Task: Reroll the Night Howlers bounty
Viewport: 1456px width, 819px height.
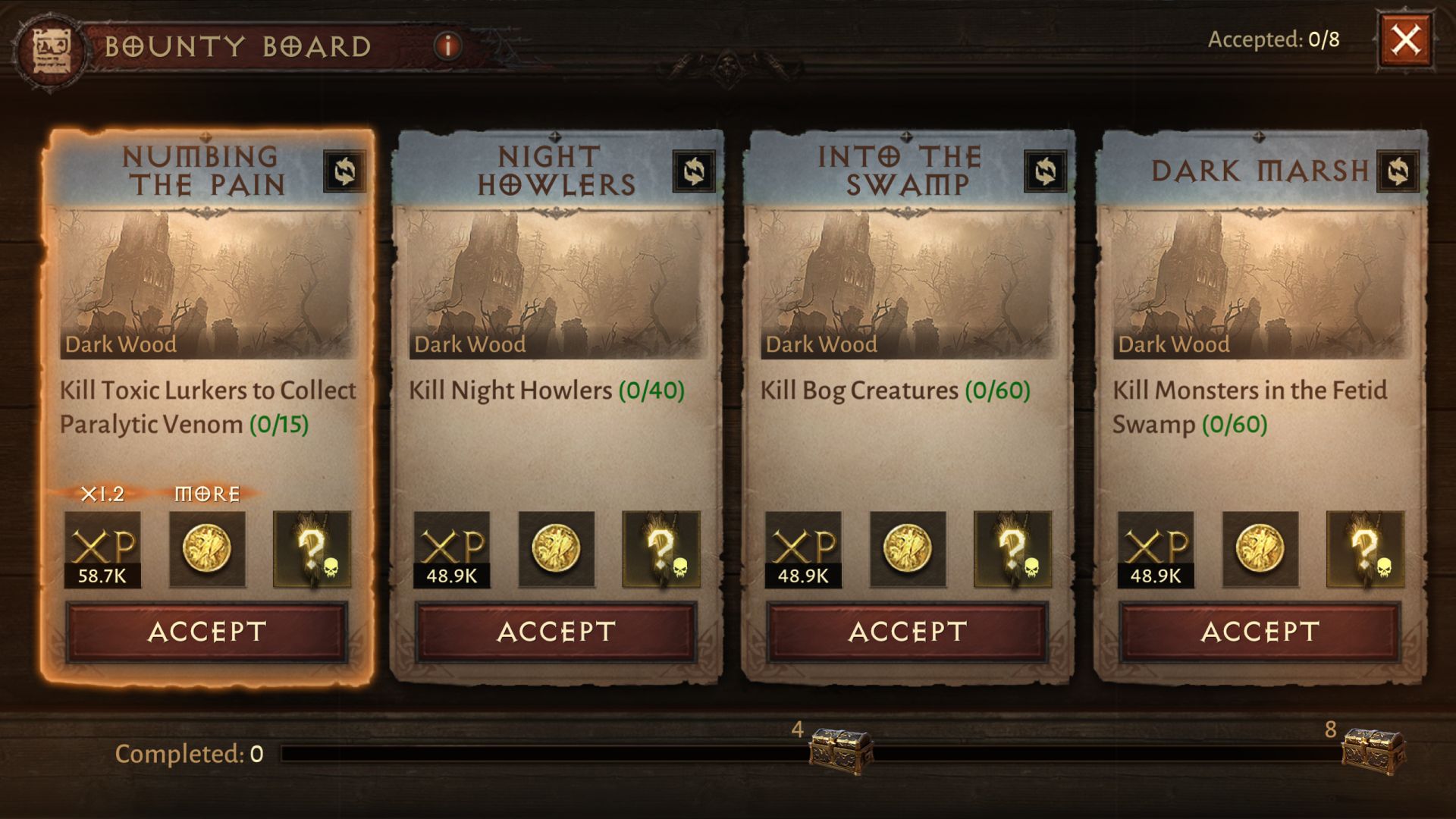Action: [x=694, y=171]
